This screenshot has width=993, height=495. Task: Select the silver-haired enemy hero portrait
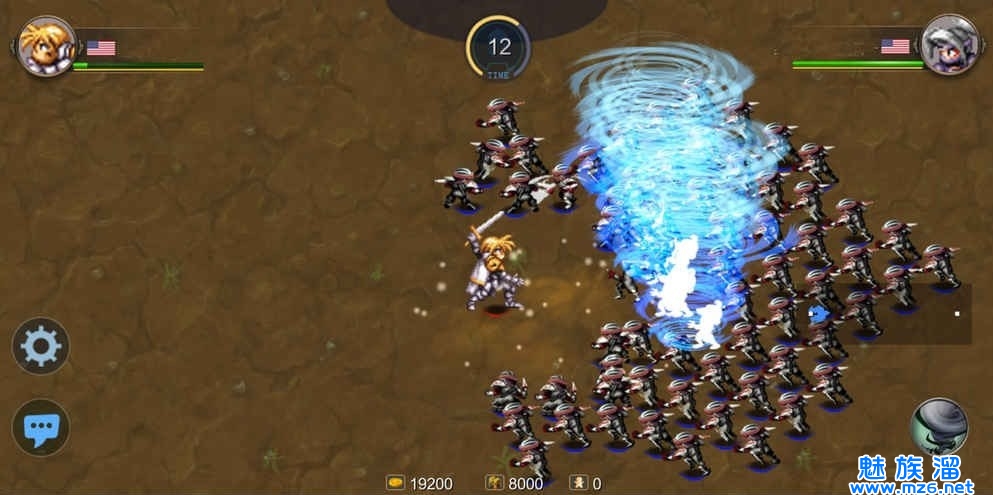pos(949,45)
